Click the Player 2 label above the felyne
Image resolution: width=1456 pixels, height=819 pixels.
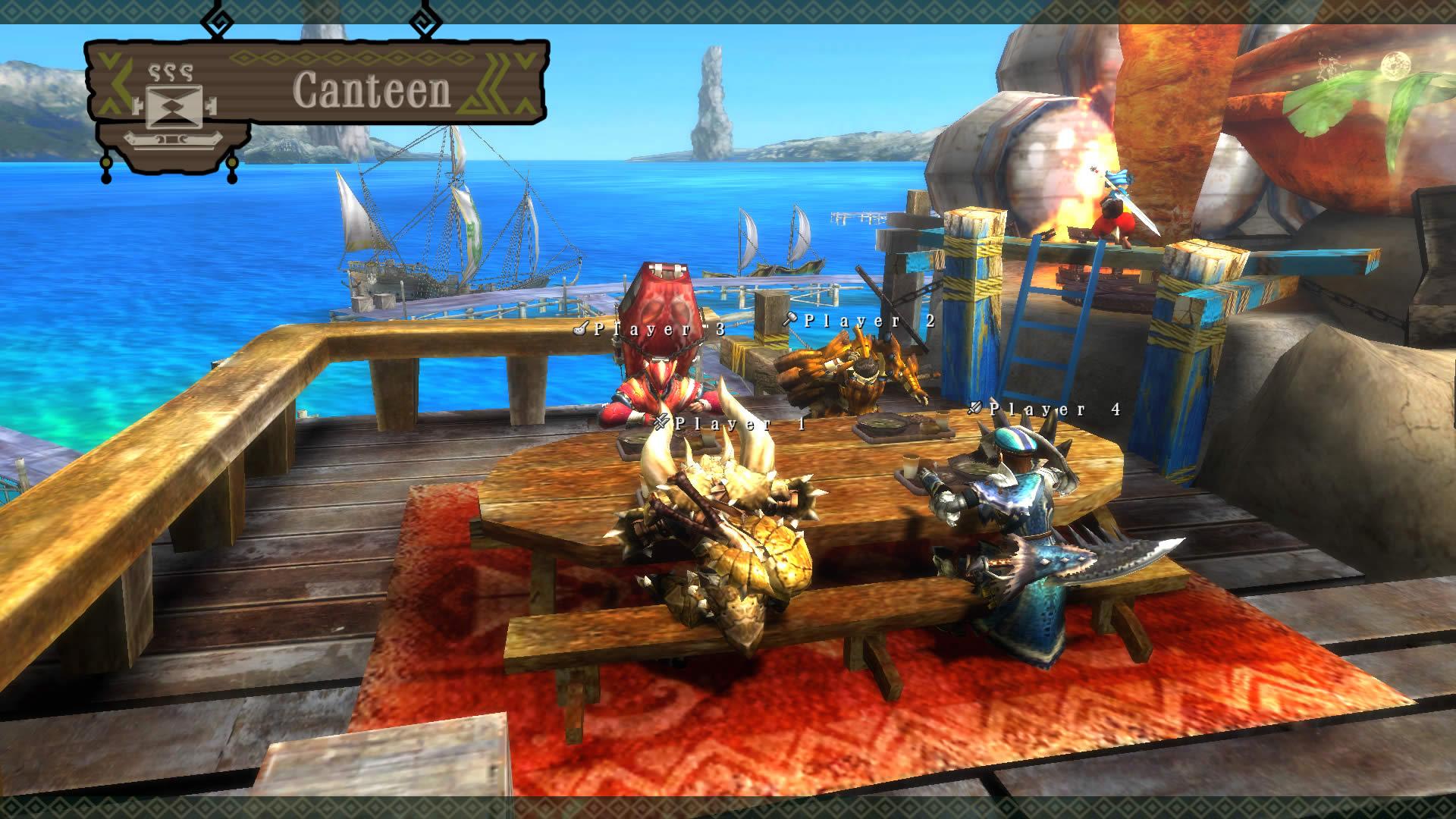click(x=869, y=320)
